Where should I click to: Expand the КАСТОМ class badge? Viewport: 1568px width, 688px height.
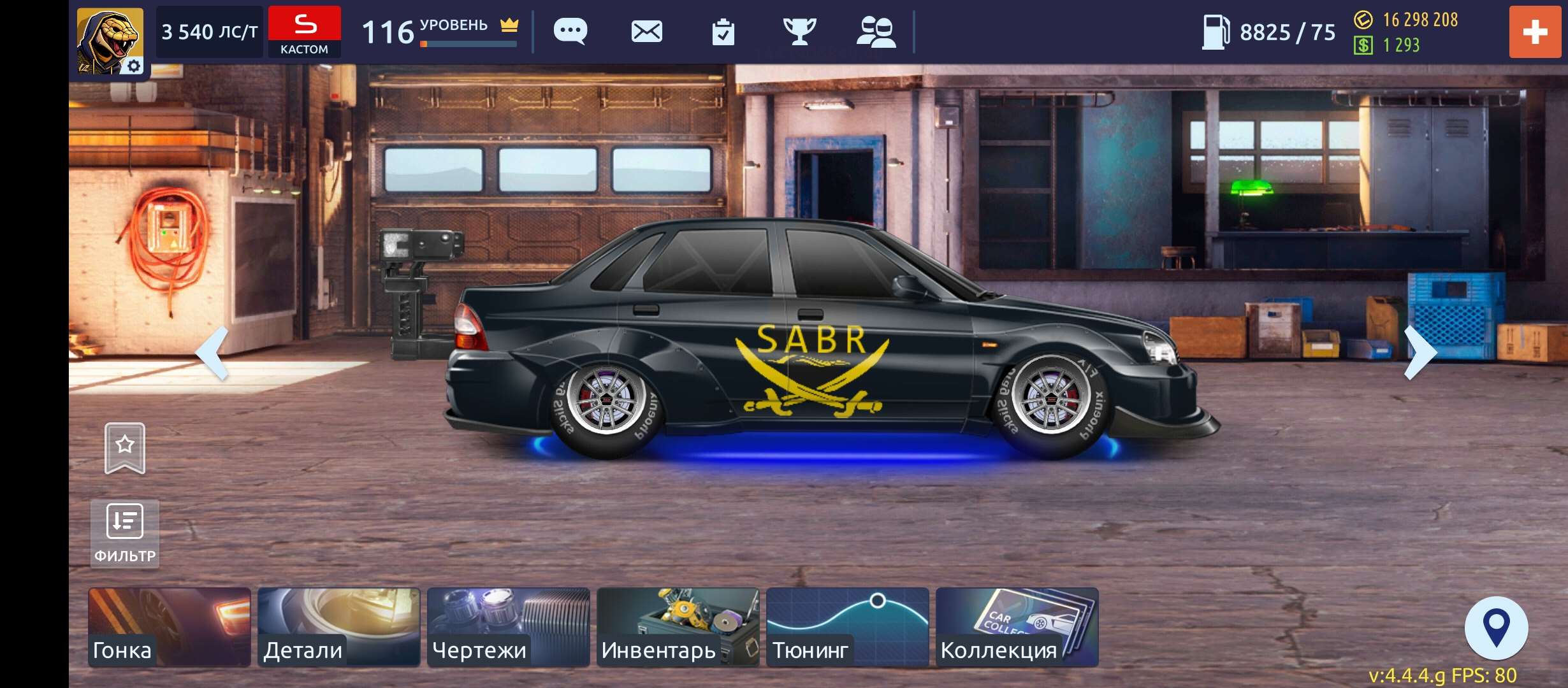pos(305,31)
